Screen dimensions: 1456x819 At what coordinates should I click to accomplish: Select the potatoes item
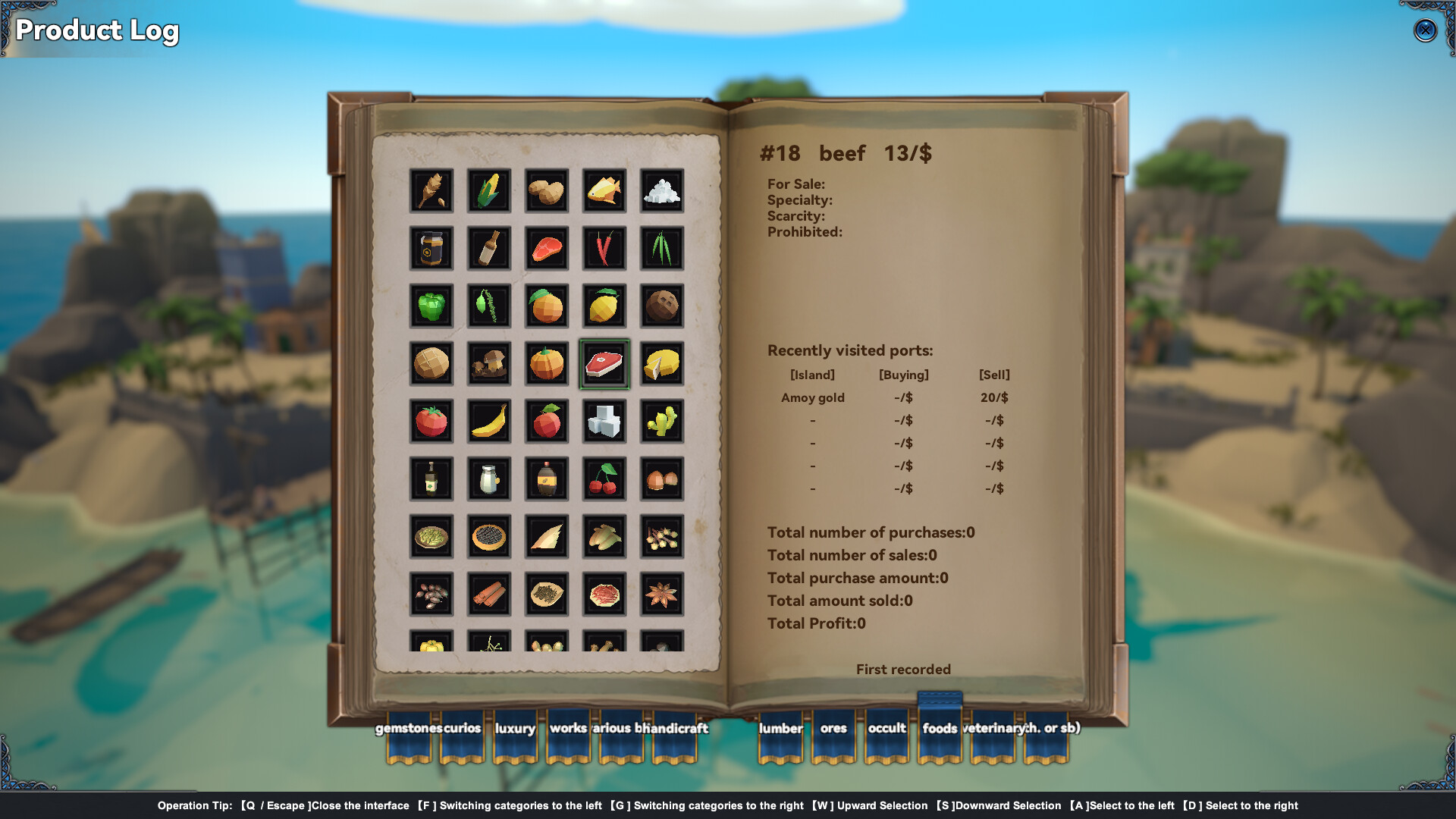[x=547, y=191]
